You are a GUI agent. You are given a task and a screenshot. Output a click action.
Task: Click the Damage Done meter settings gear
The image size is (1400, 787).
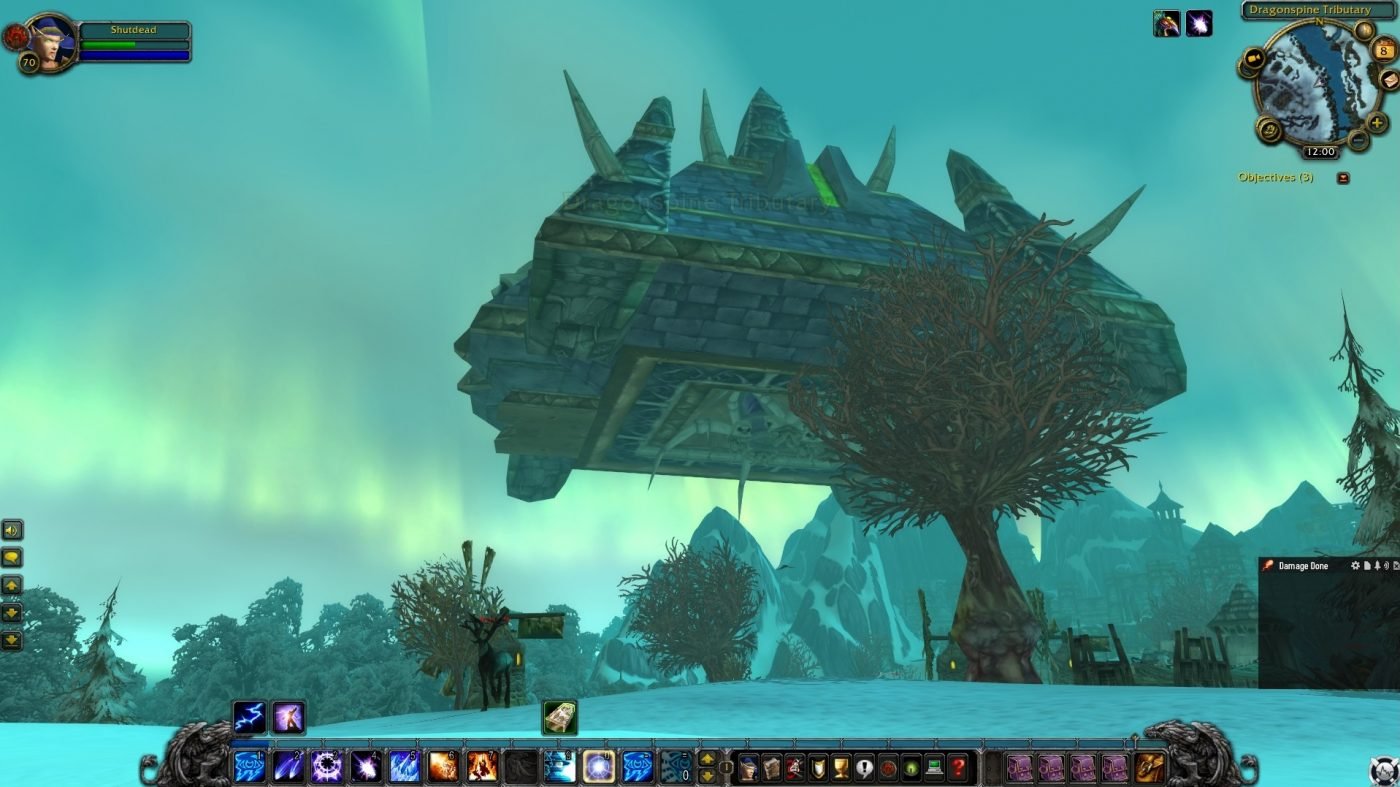tap(1355, 566)
